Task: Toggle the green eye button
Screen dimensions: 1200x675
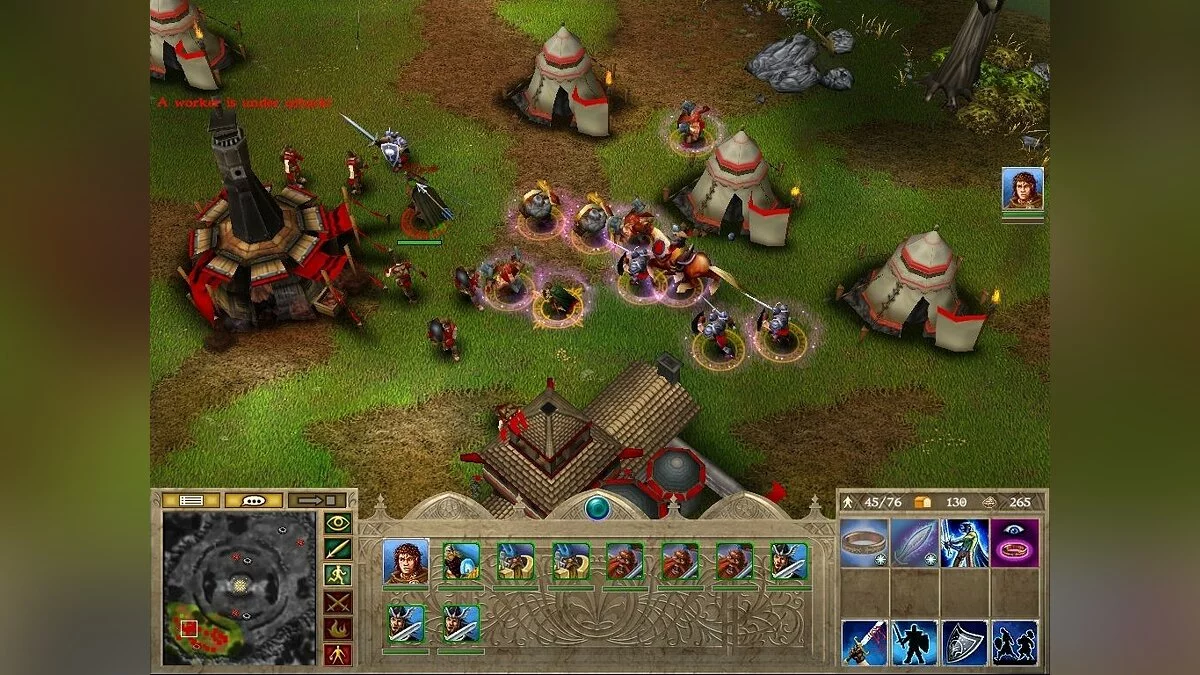Action: tap(337, 521)
